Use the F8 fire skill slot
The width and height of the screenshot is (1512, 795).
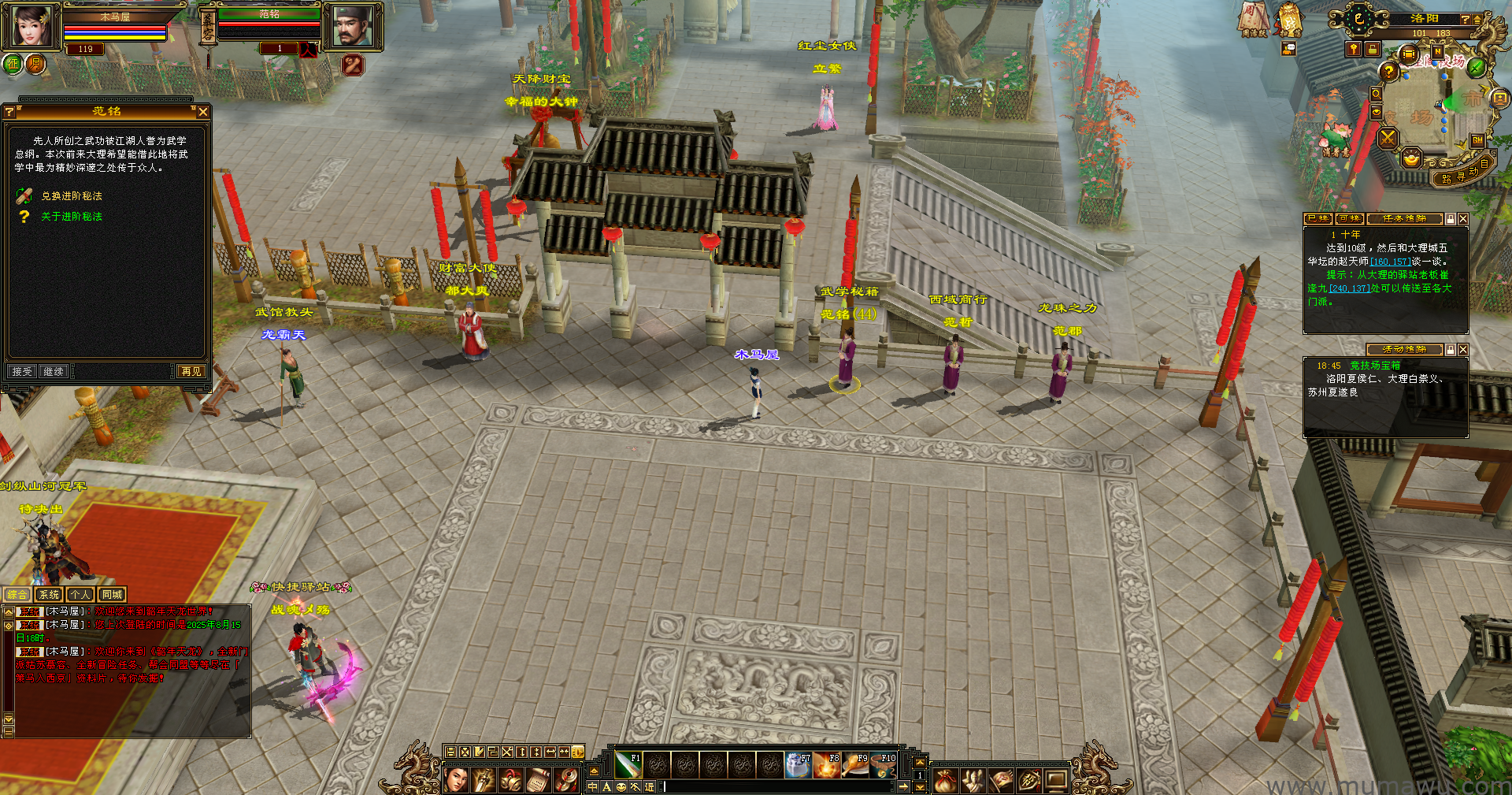pyautogui.click(x=827, y=764)
